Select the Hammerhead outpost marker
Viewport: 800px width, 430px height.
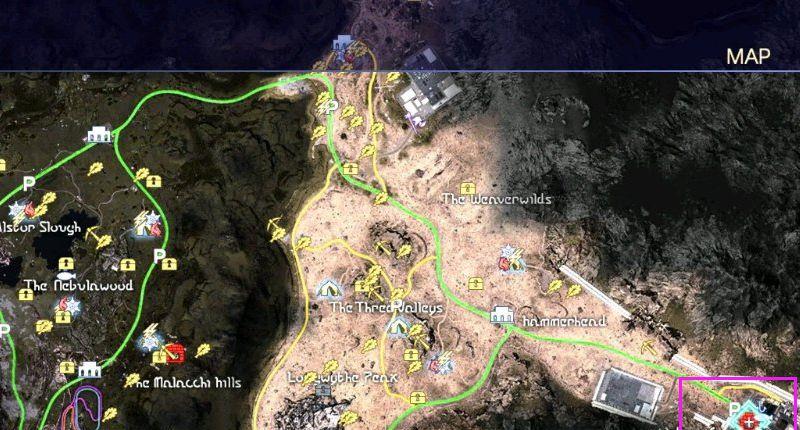[x=502, y=316]
